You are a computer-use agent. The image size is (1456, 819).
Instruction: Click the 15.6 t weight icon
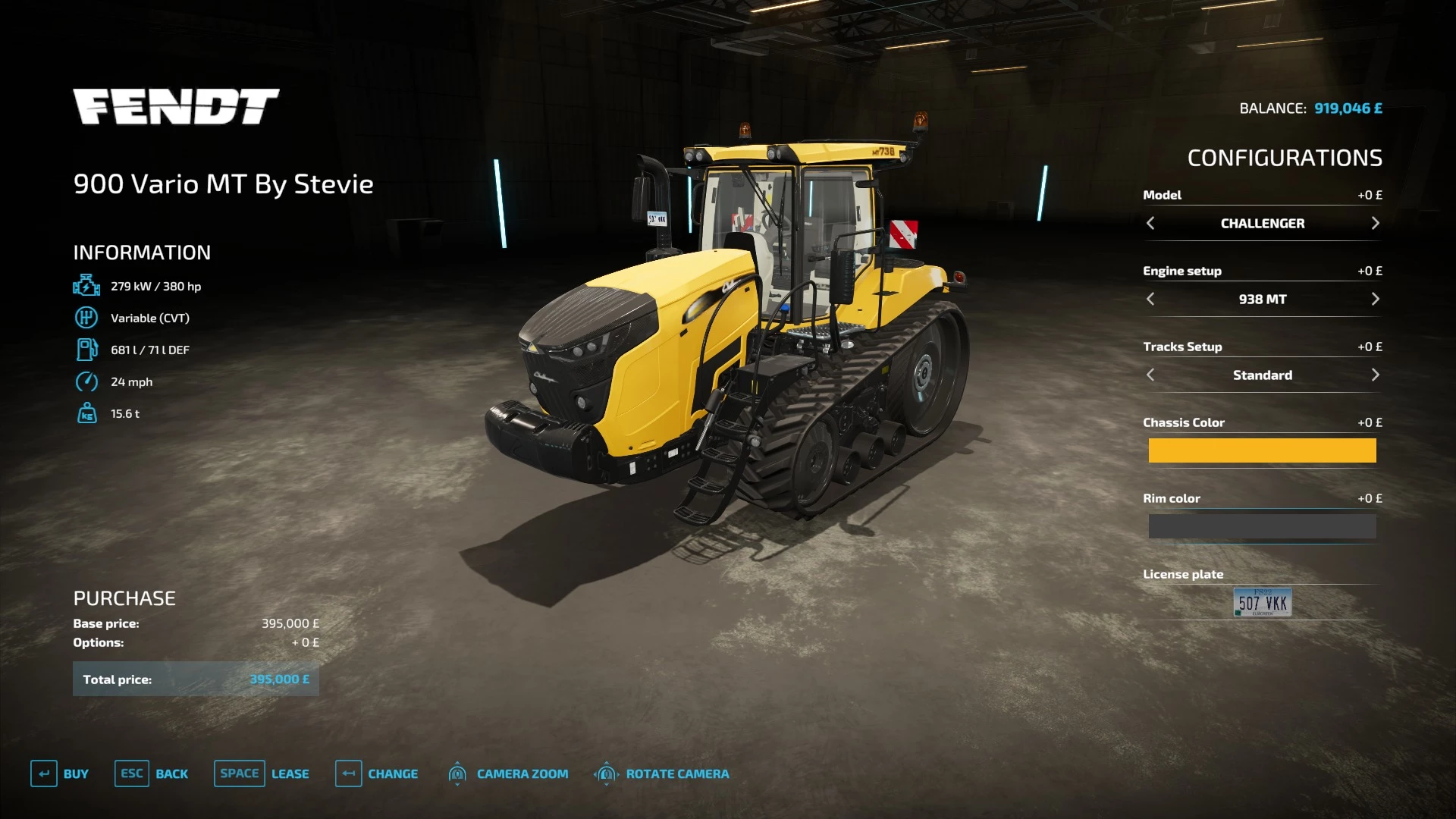[87, 413]
